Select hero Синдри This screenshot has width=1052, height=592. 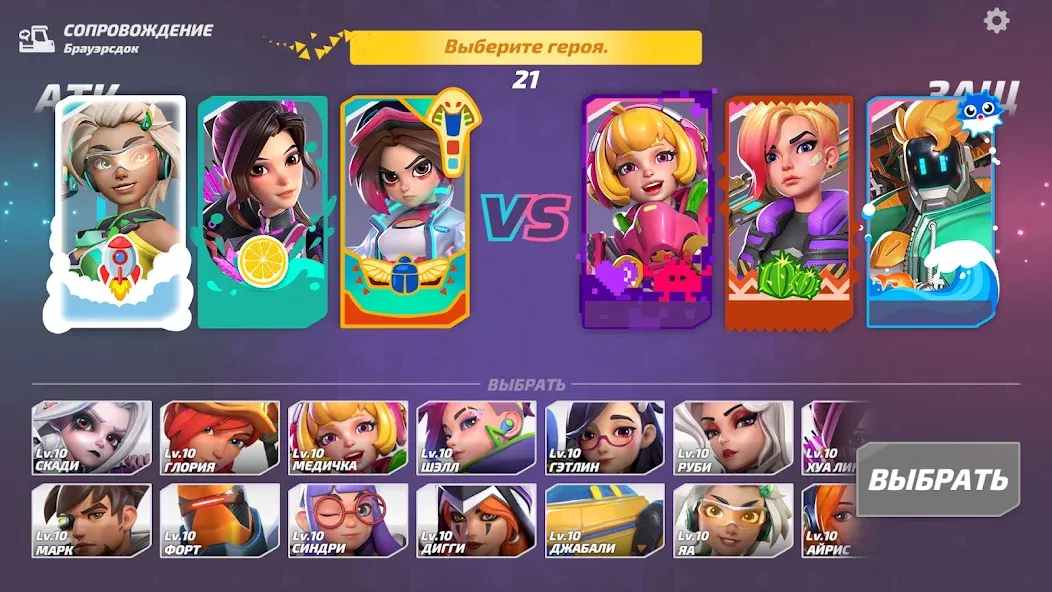348,521
